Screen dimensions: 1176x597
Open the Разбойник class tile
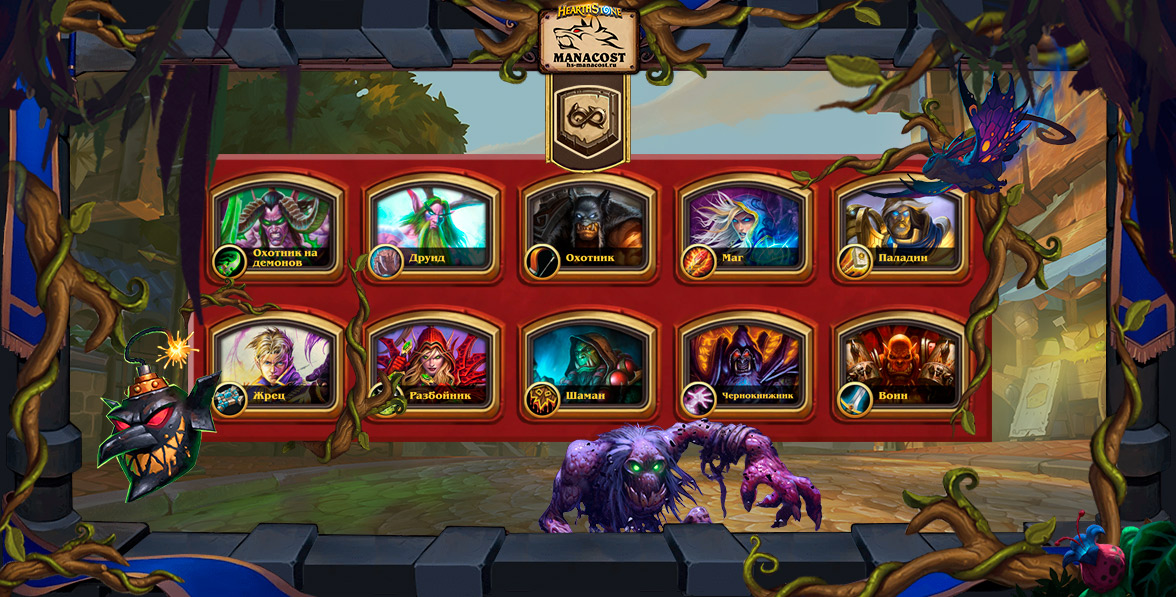click(432, 364)
